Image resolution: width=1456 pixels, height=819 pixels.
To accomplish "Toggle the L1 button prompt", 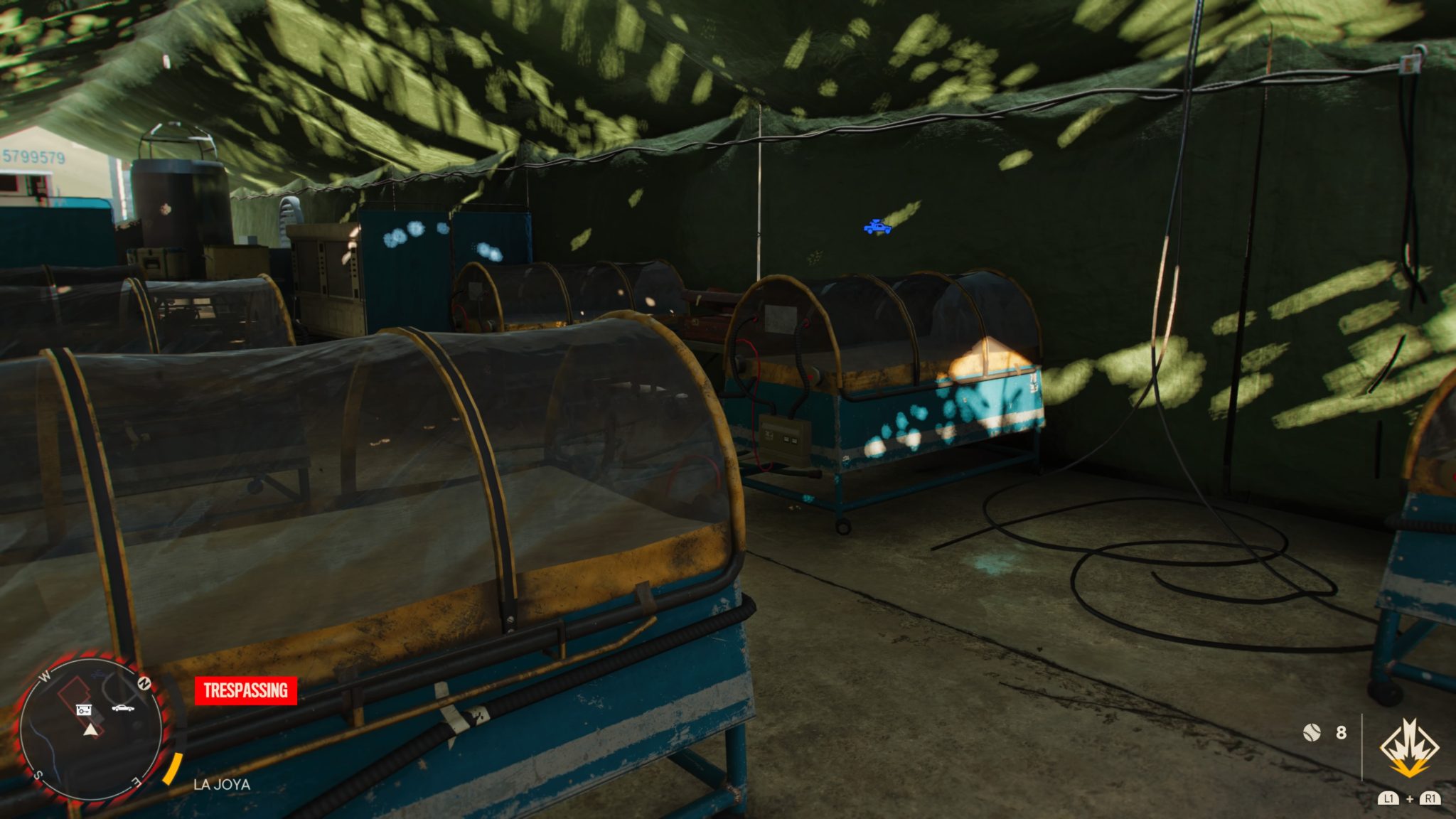I will click(x=1388, y=799).
